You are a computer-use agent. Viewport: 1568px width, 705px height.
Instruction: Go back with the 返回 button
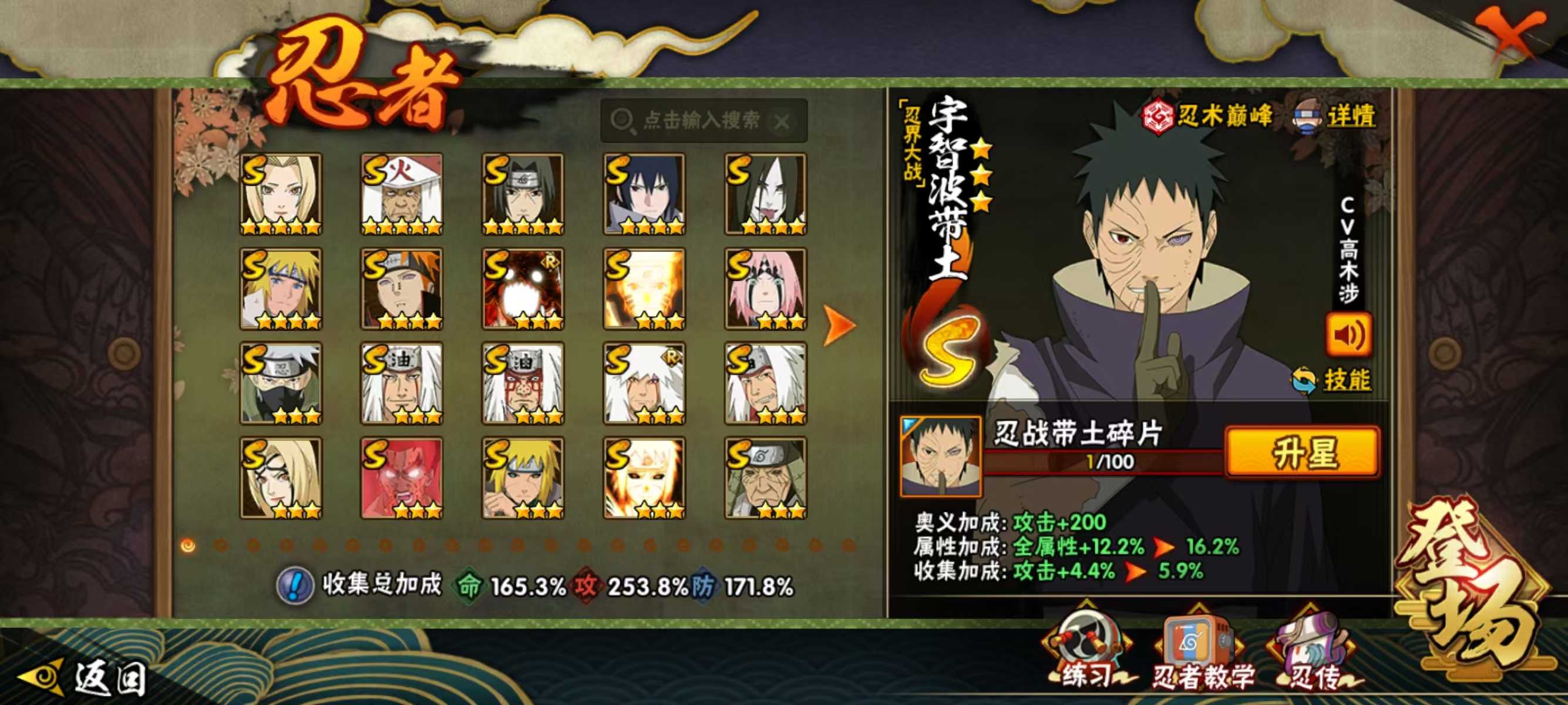[x=85, y=677]
